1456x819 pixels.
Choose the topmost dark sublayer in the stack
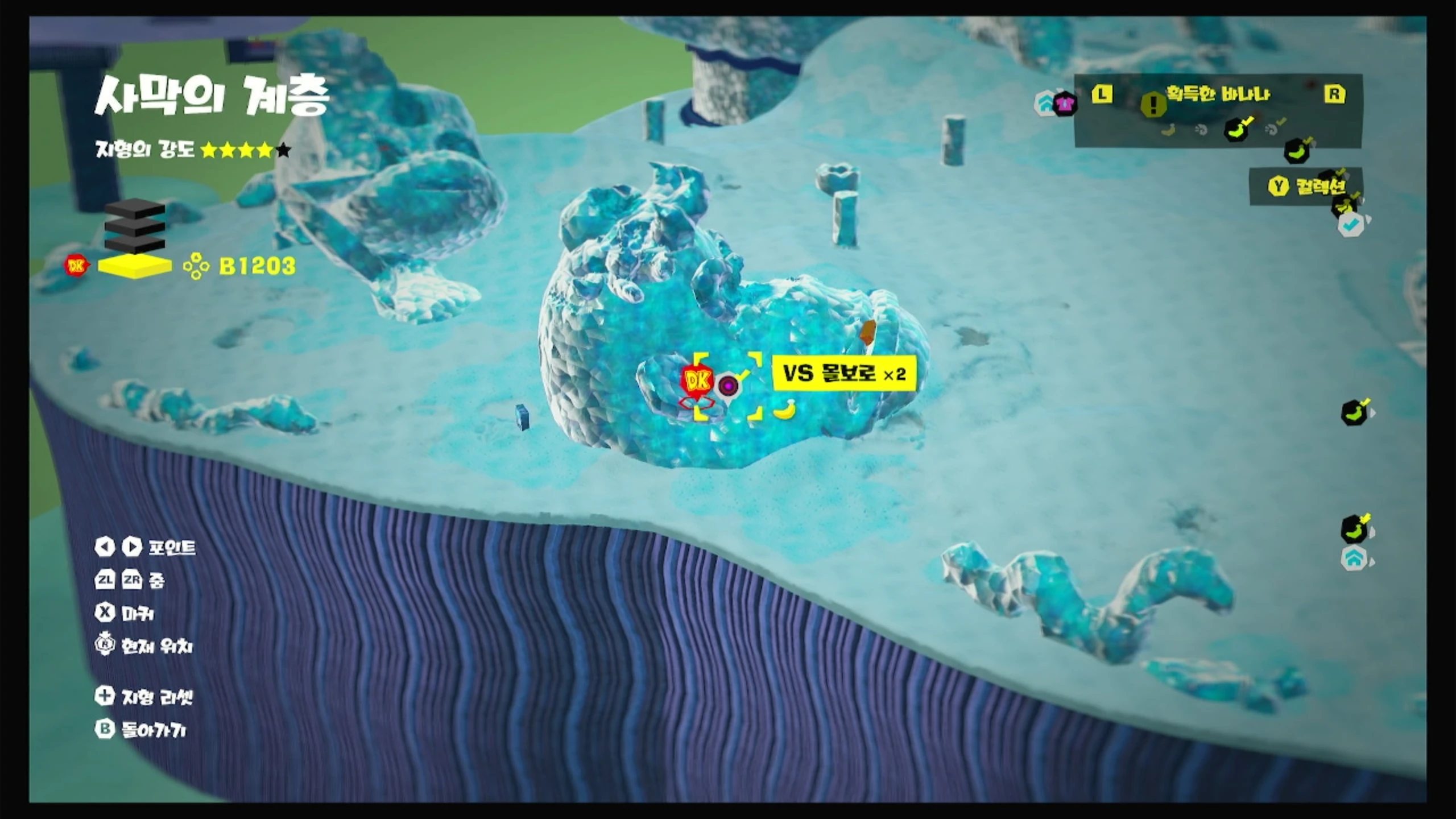(x=135, y=209)
